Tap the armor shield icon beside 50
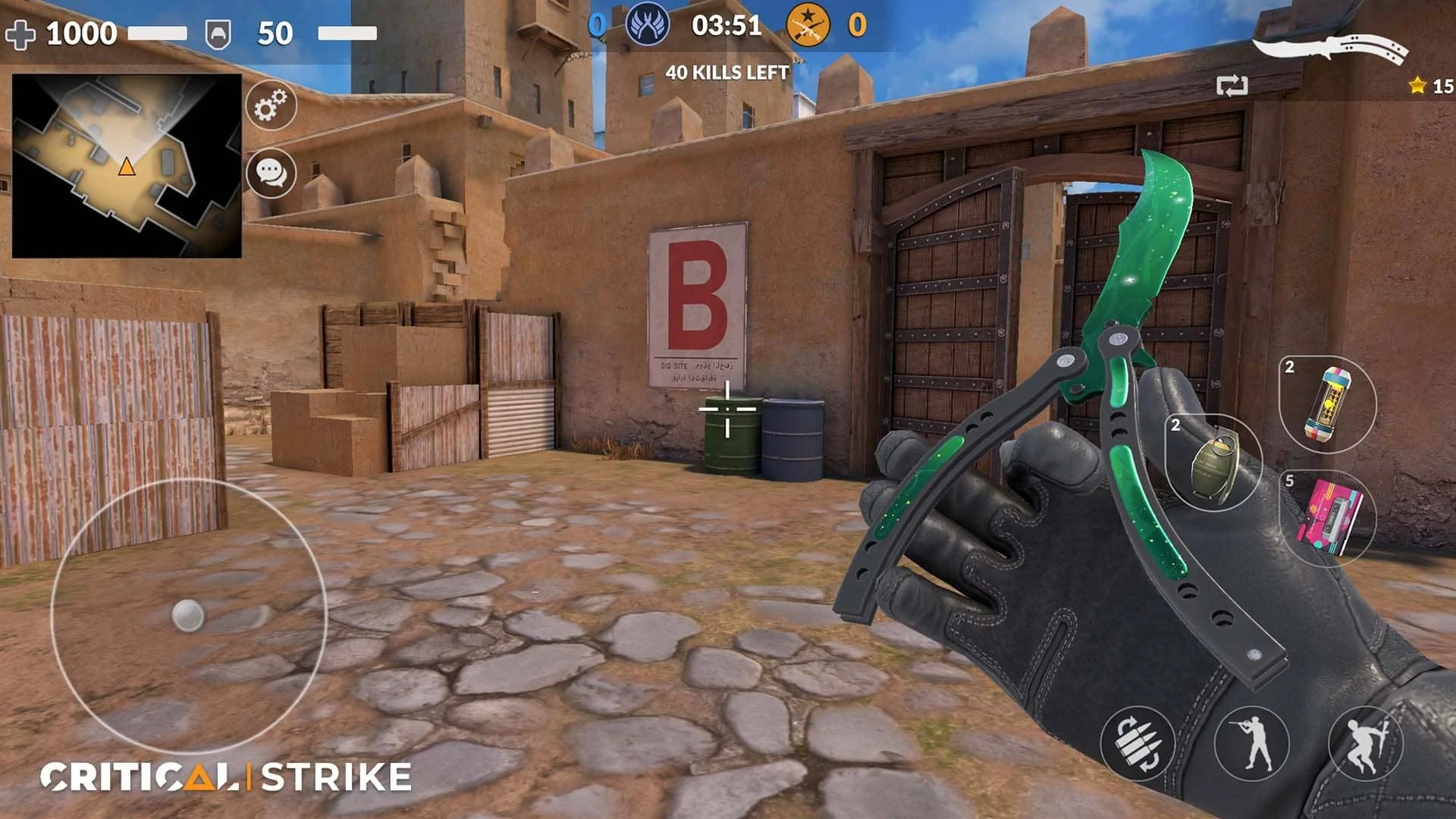 pos(218,32)
